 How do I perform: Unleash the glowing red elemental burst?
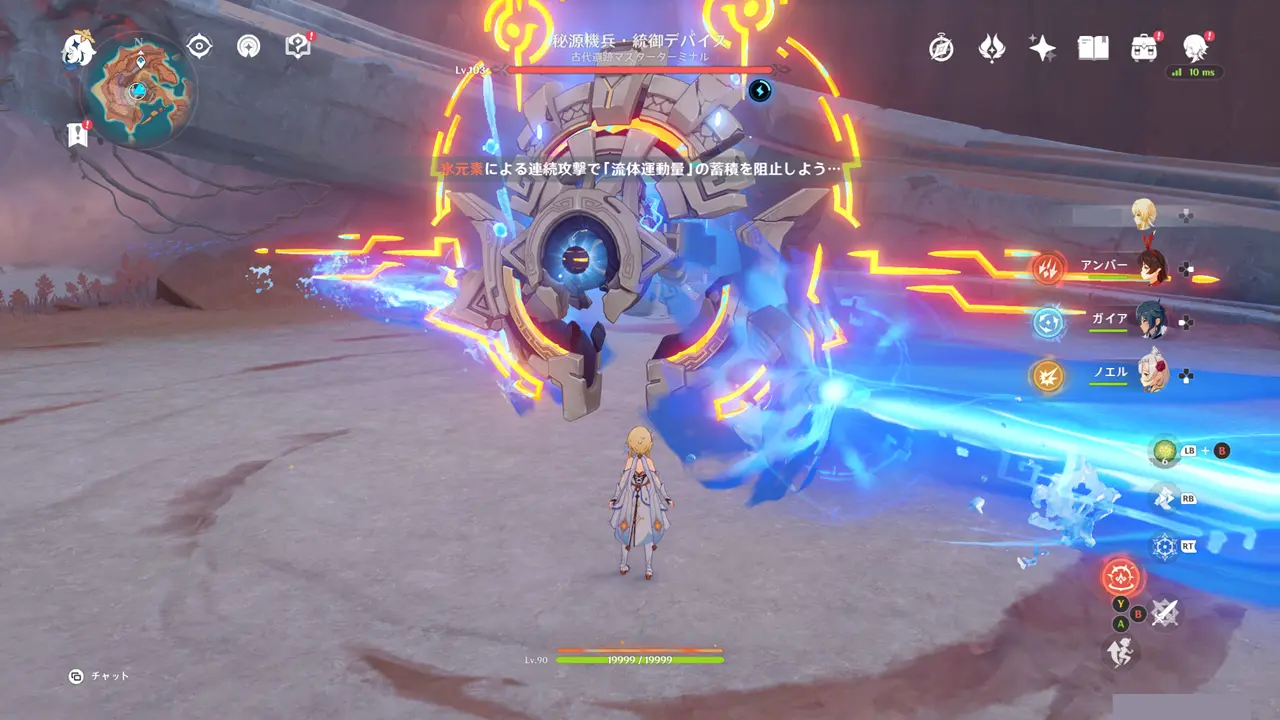point(1121,577)
